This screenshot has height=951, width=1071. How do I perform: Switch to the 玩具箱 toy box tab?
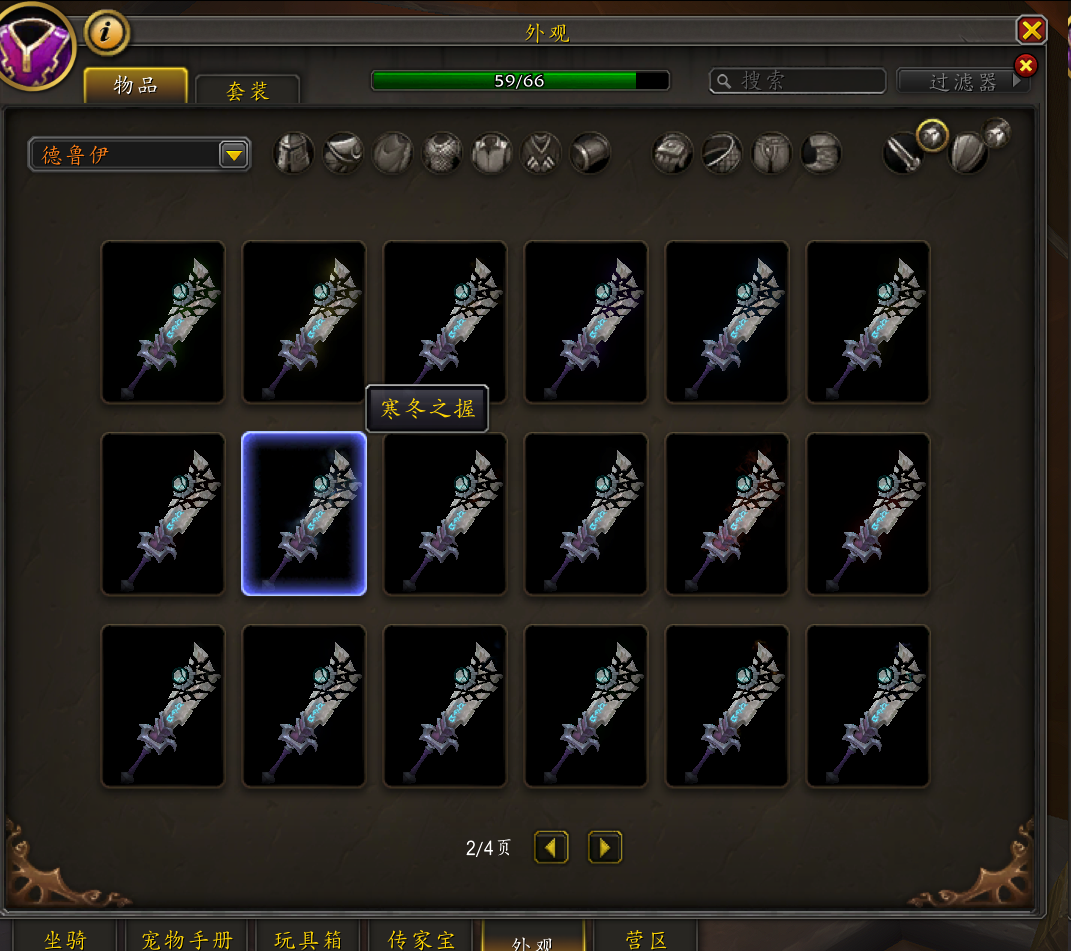[x=308, y=939]
